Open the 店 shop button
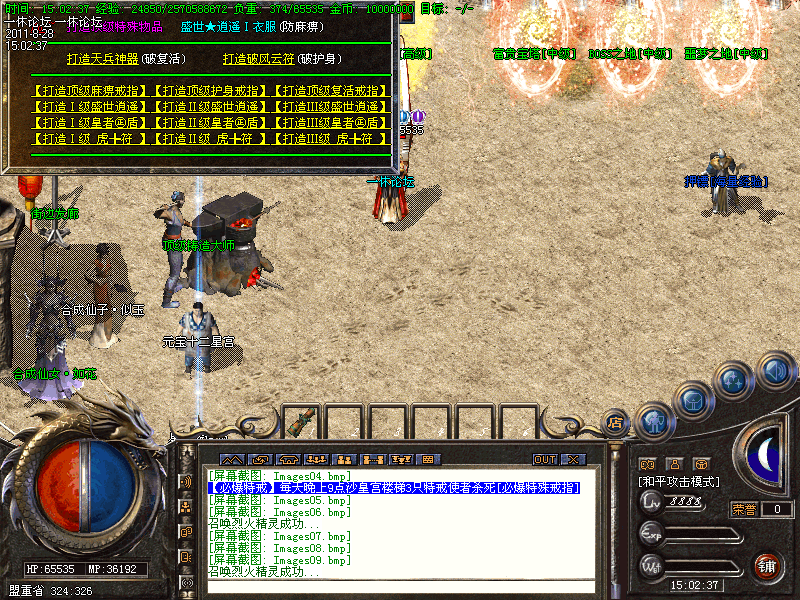The image size is (800, 600). [x=616, y=422]
